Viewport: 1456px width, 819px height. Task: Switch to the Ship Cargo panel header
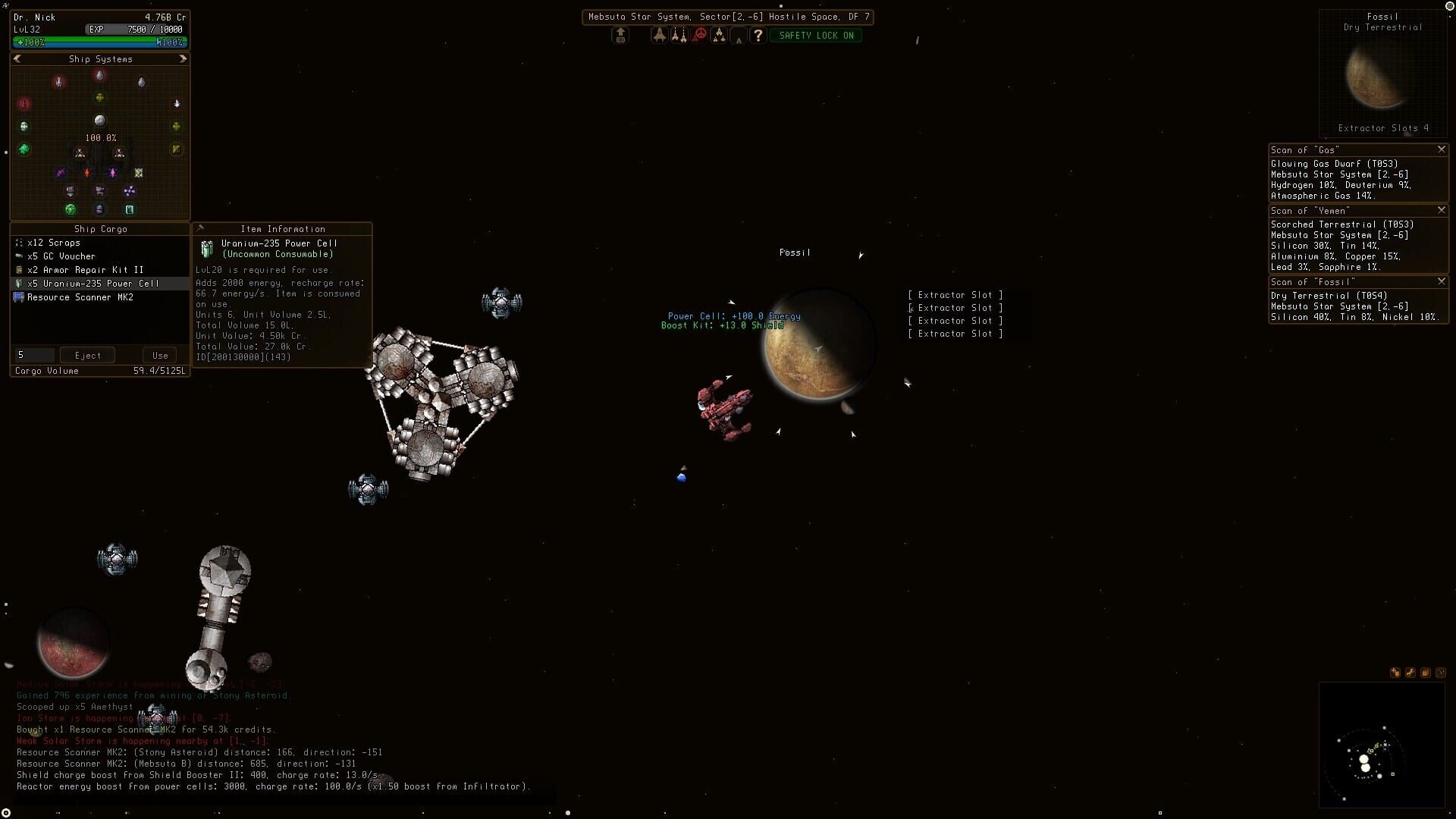(99, 228)
